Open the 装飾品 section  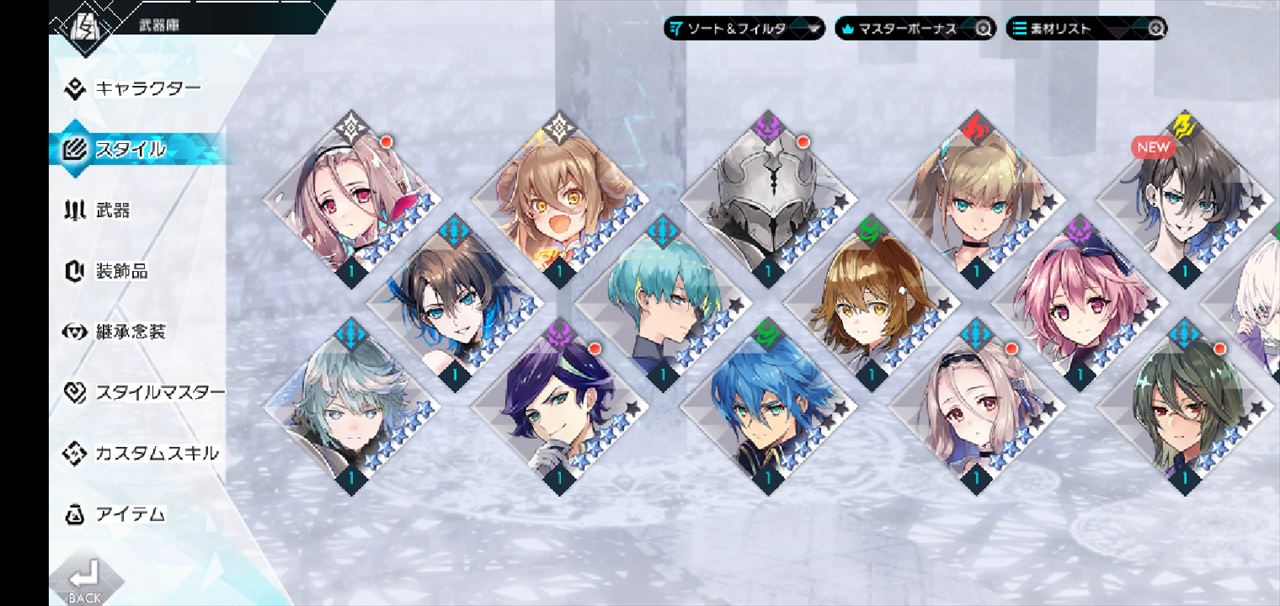click(120, 271)
